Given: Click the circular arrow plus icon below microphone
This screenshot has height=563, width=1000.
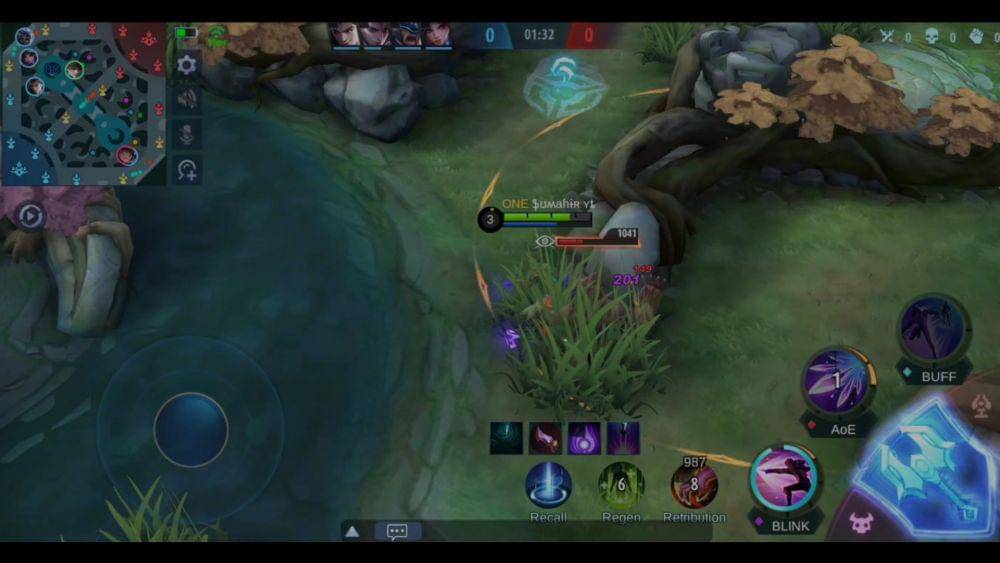Looking at the screenshot, I should coord(187,169).
